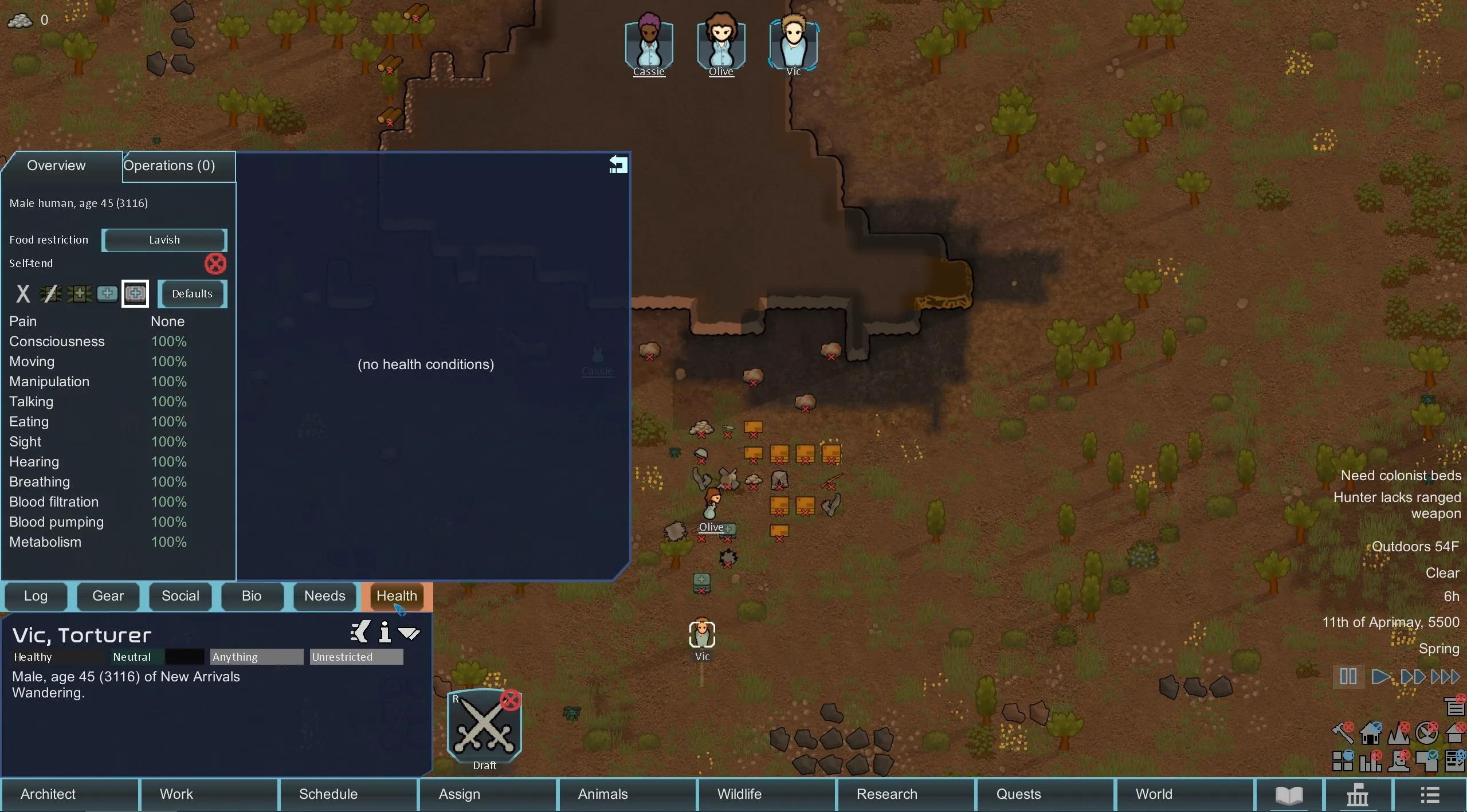This screenshot has width=1467, height=812.
Task: Toggle the Self-tend option
Action: pyautogui.click(x=215, y=264)
